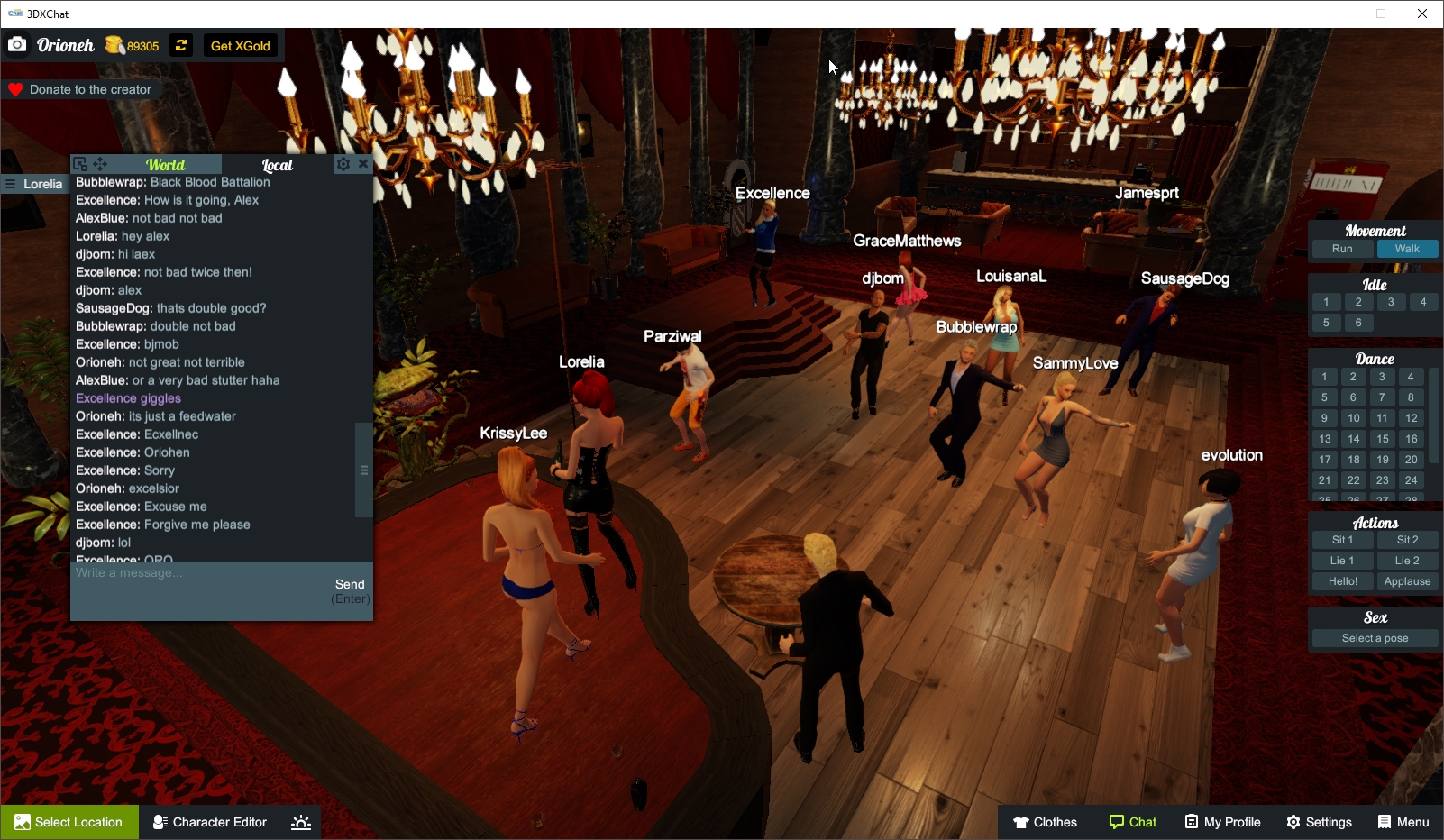Image resolution: width=1444 pixels, height=840 pixels.
Task: Toggle day/night with the sunrise icon
Action: pos(300,822)
